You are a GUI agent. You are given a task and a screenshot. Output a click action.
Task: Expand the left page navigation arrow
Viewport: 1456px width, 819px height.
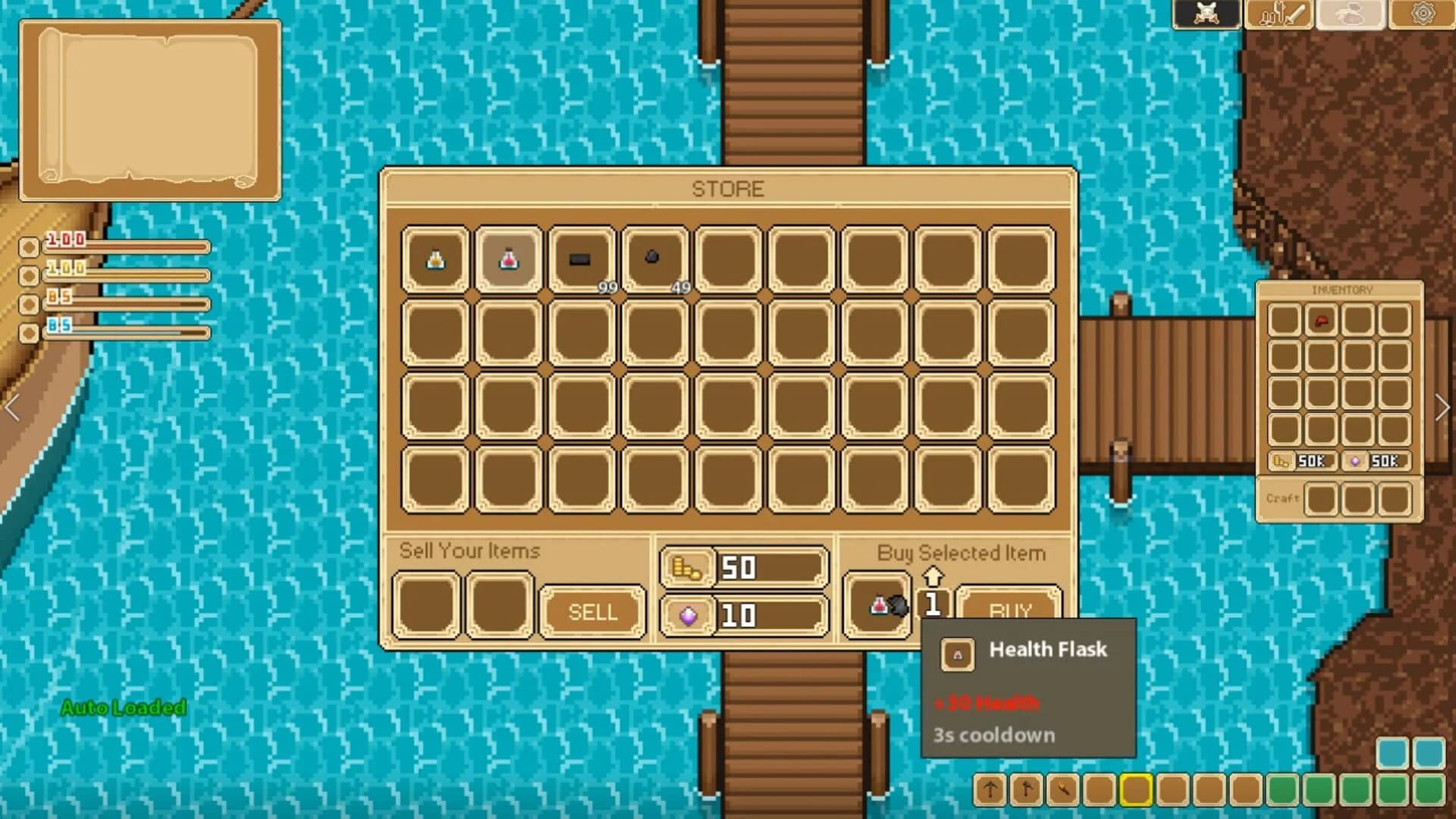(x=13, y=407)
